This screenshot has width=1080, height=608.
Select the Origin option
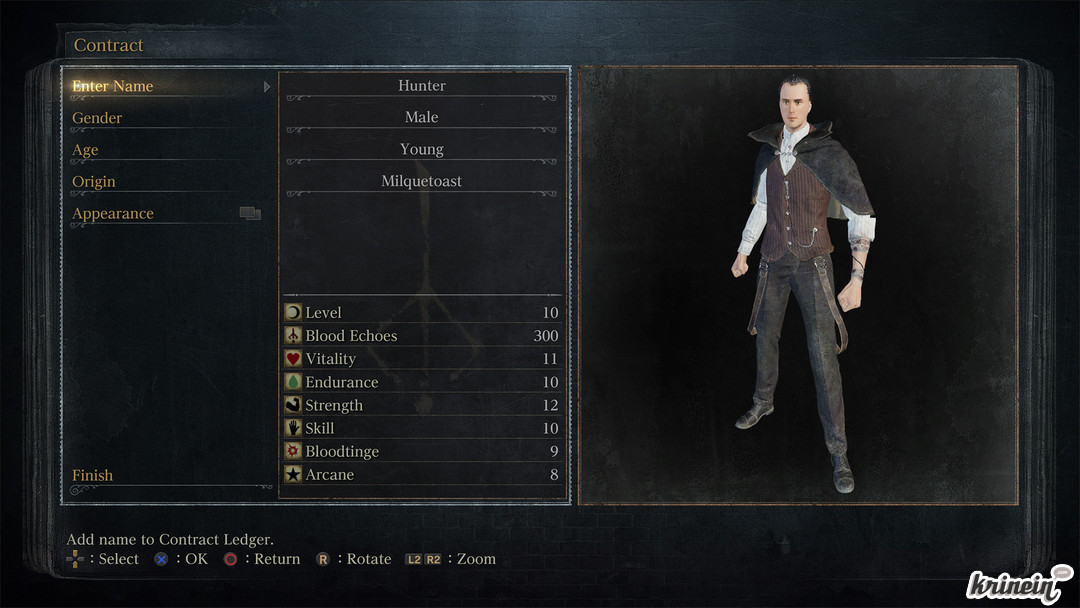94,182
